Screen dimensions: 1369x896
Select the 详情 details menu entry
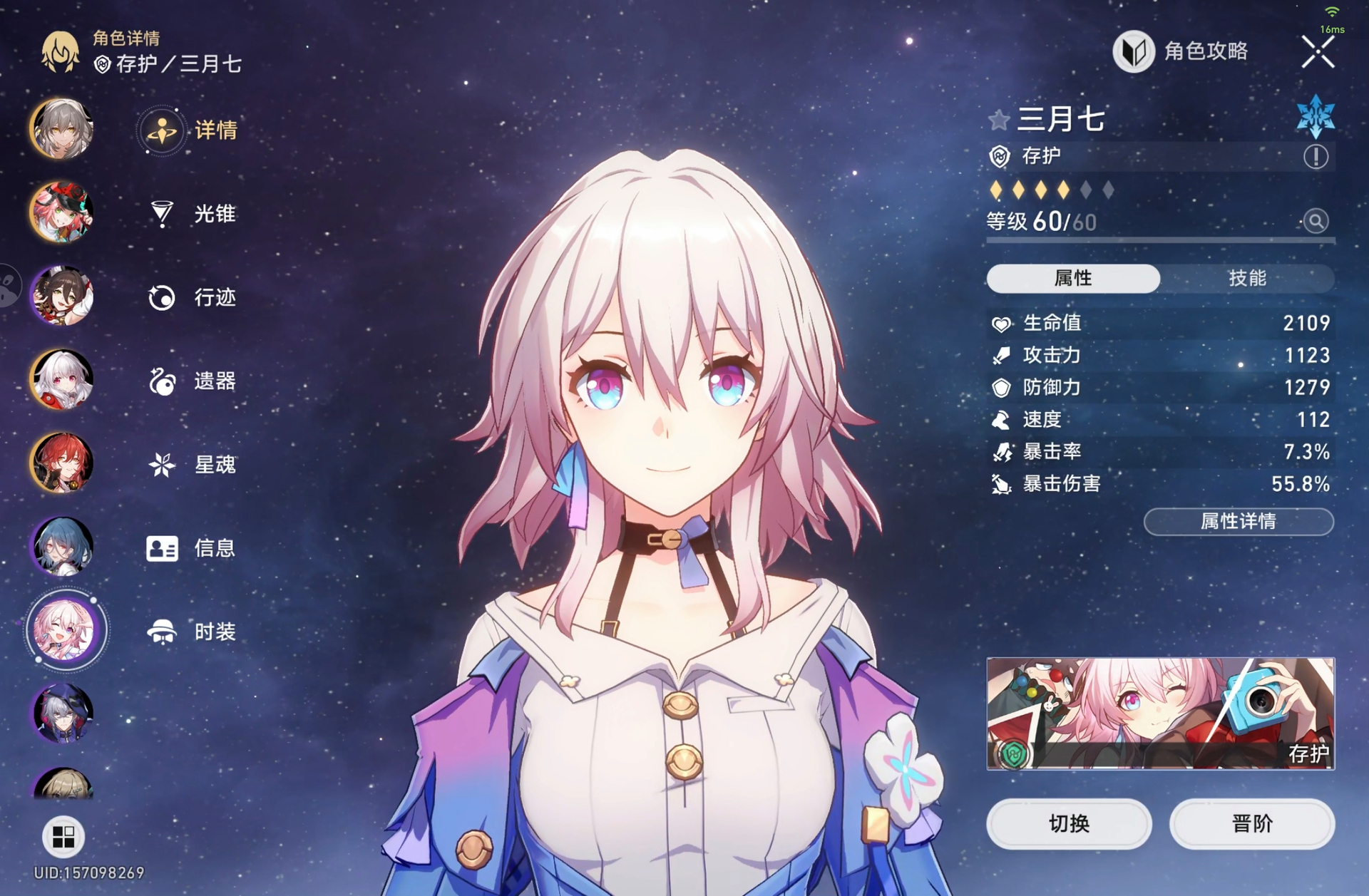coord(190,130)
